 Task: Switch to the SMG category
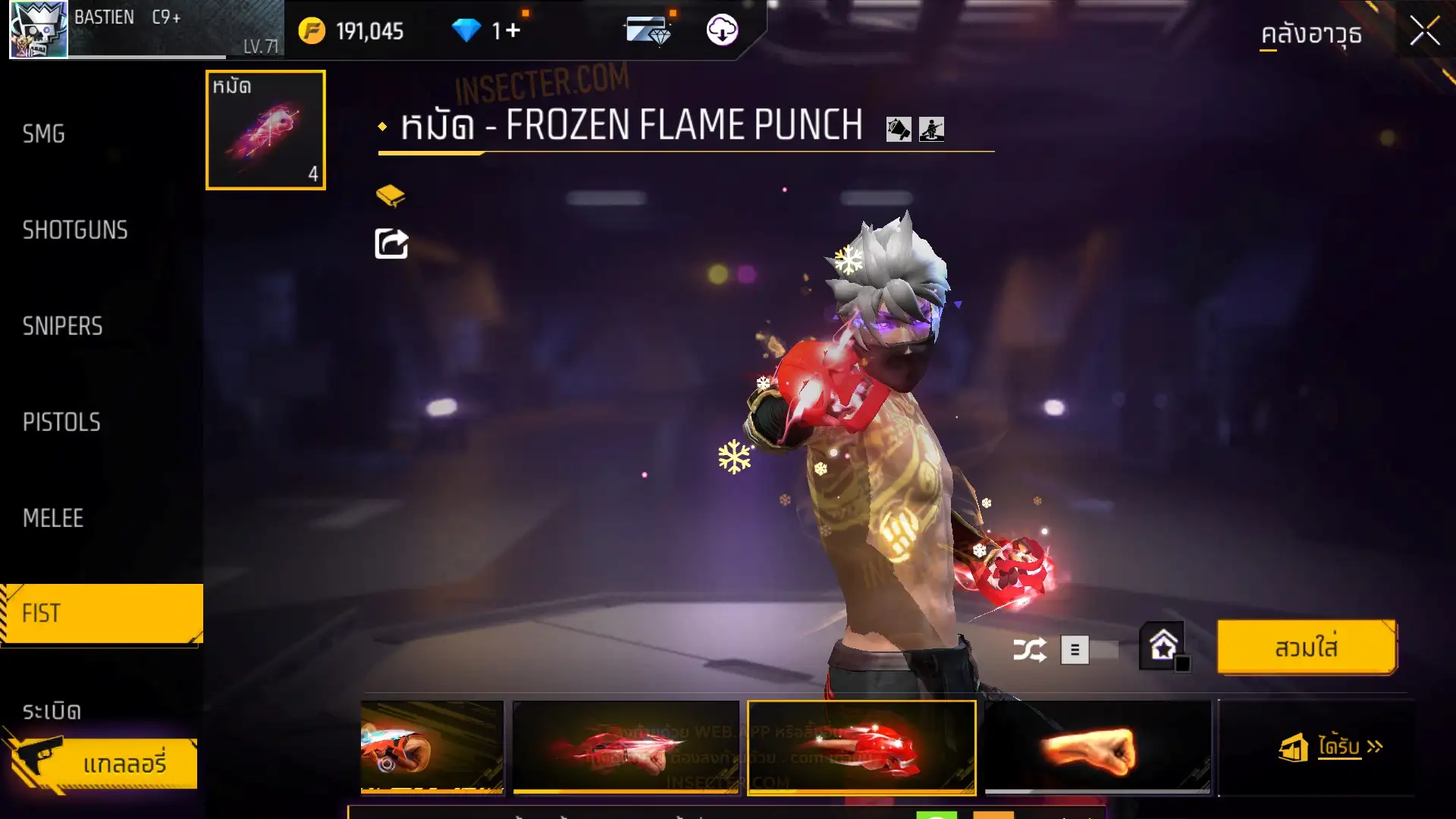pyautogui.click(x=44, y=134)
